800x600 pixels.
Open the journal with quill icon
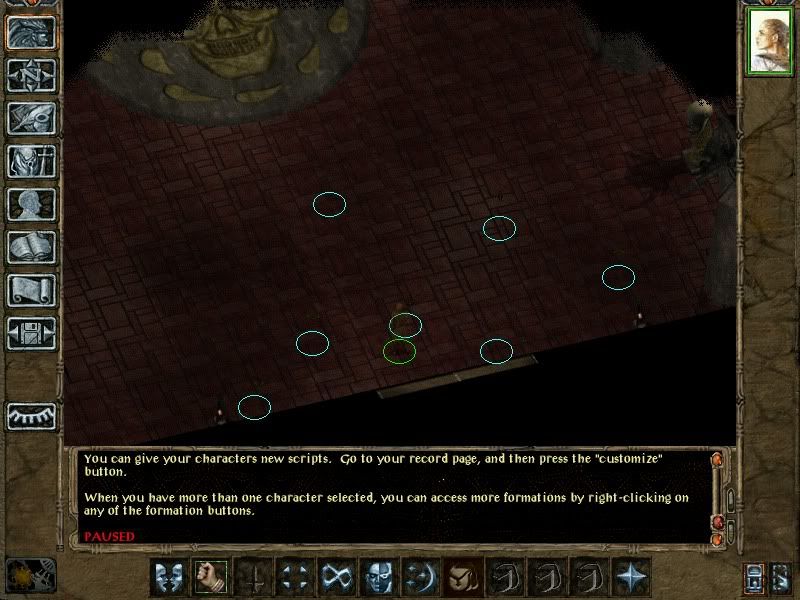pyautogui.click(x=31, y=118)
